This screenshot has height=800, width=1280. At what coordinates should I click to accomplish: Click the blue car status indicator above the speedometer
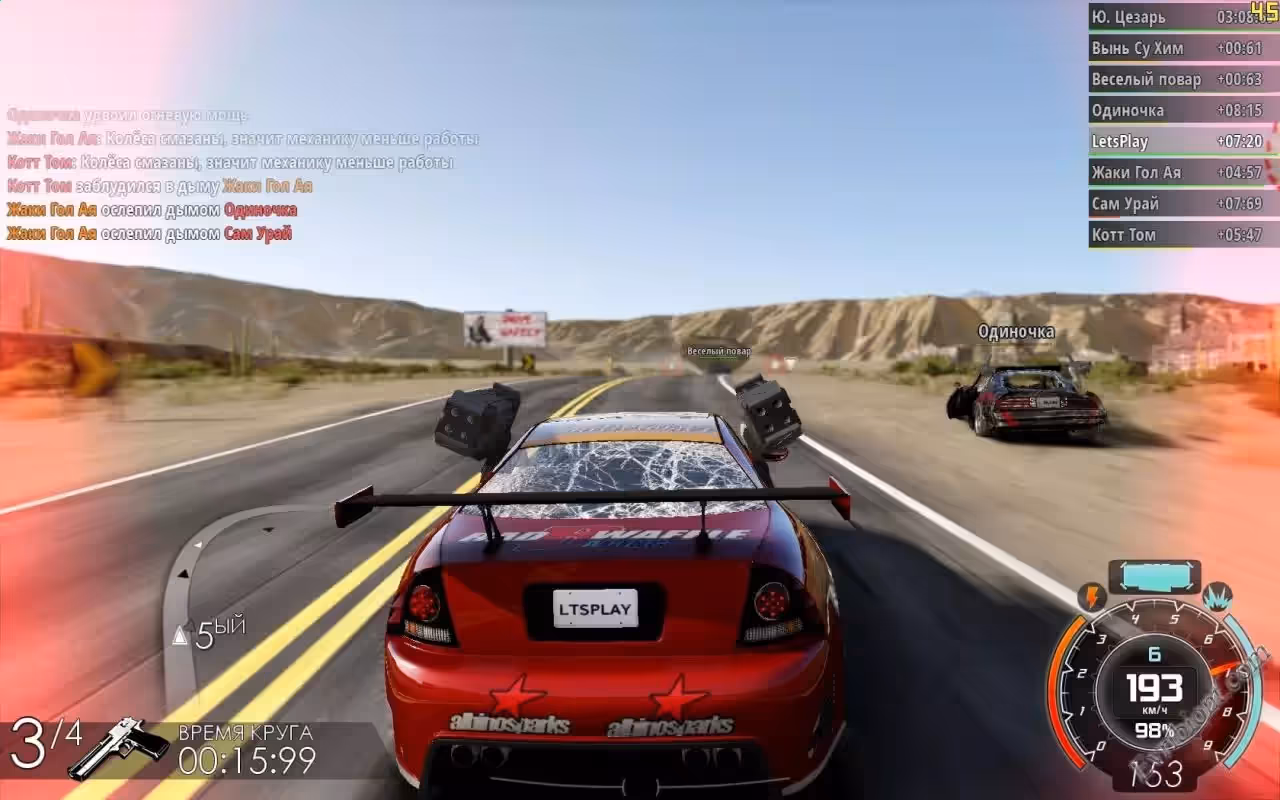click(1154, 577)
